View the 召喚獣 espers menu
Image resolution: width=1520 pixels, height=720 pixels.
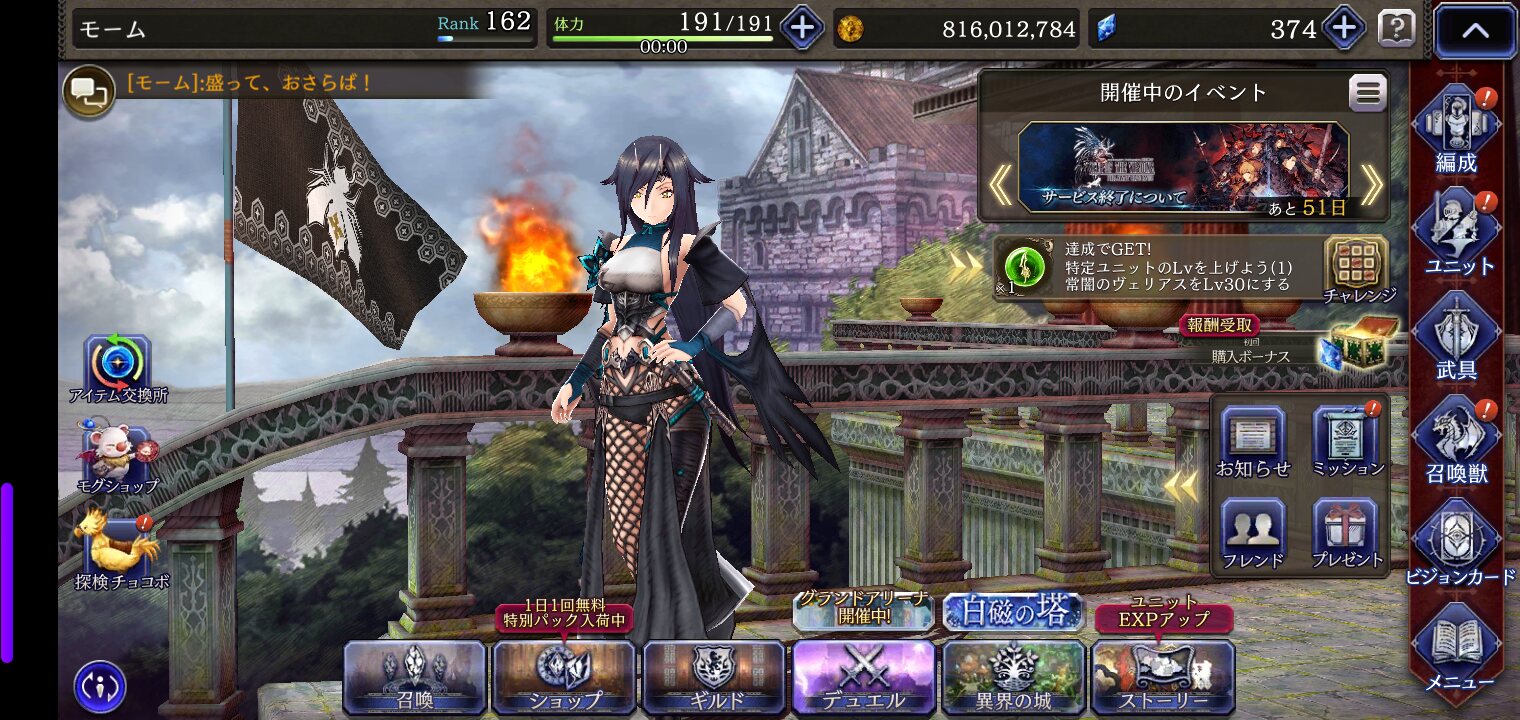point(1456,440)
